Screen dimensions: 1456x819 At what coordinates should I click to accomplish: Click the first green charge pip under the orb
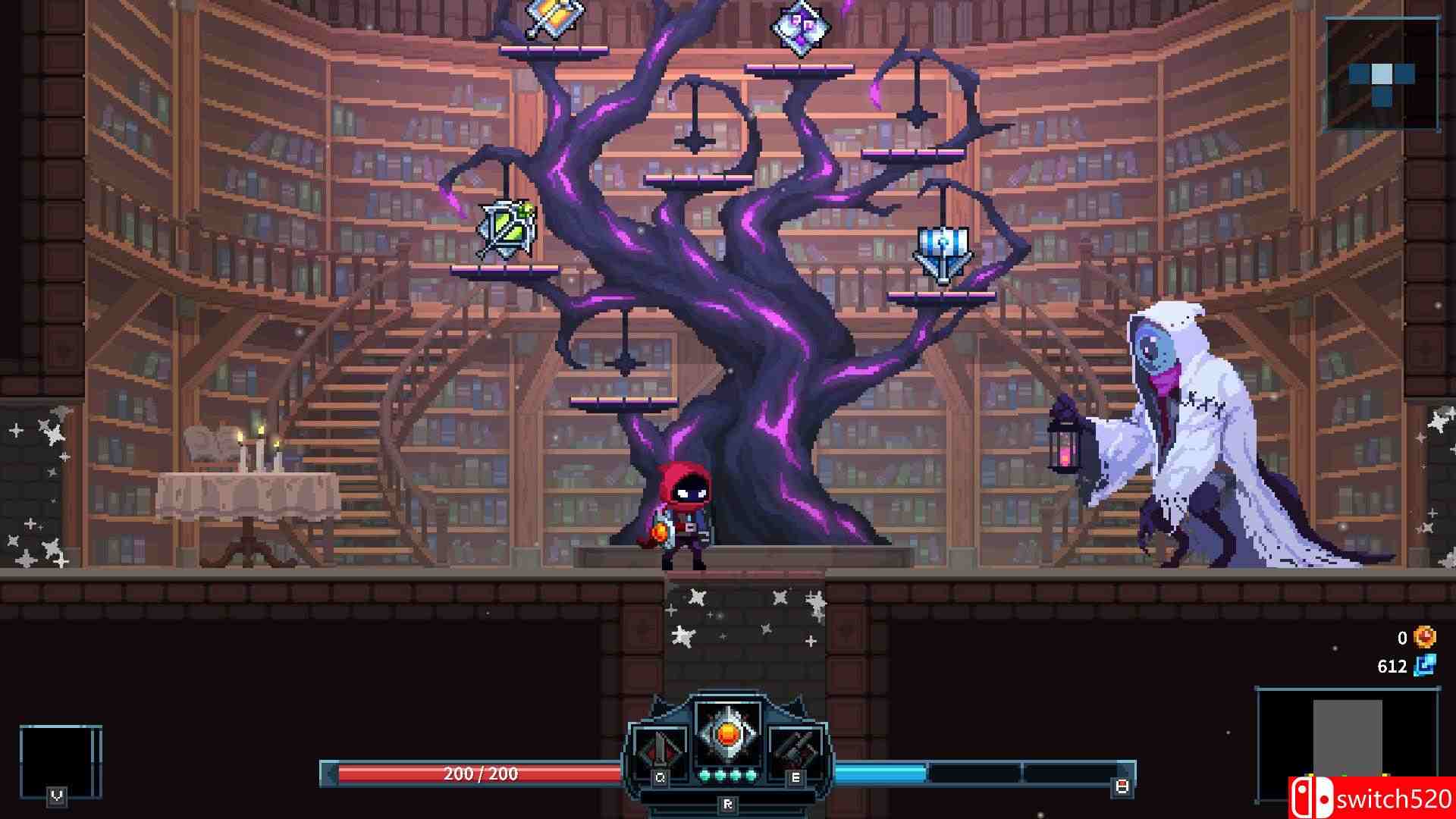[706, 776]
